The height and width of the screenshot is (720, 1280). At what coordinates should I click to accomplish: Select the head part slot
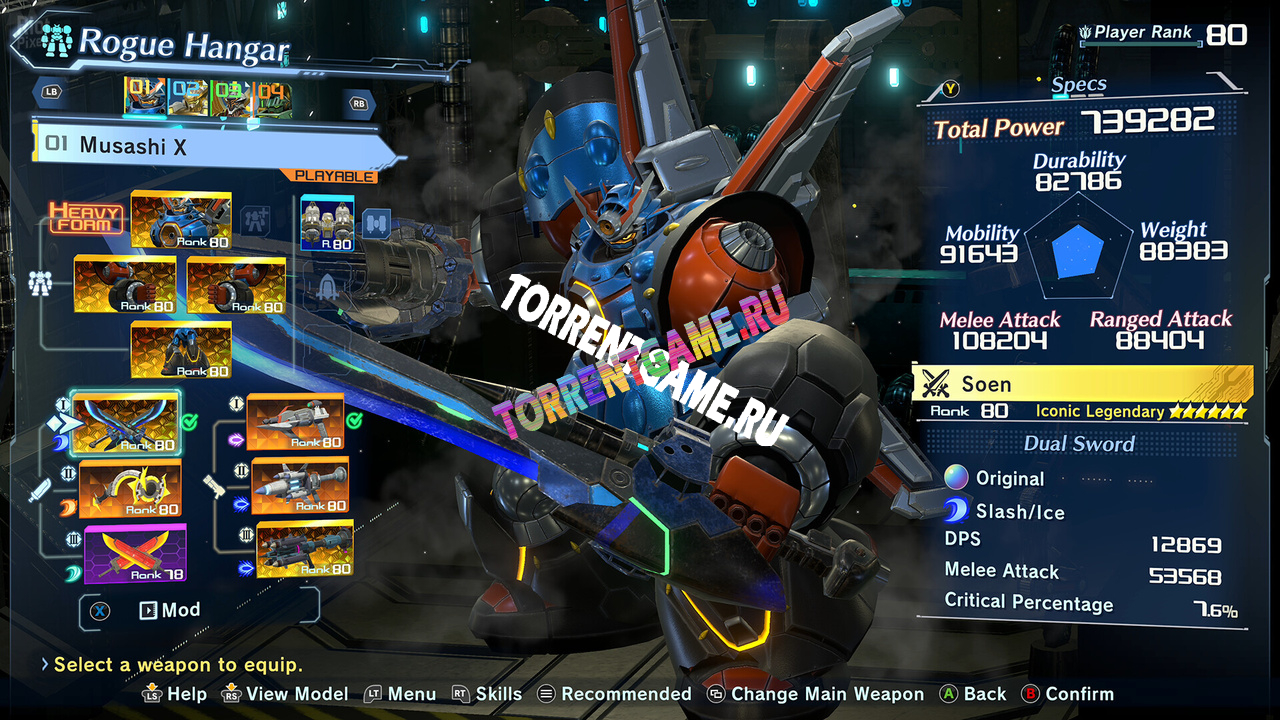(181, 220)
